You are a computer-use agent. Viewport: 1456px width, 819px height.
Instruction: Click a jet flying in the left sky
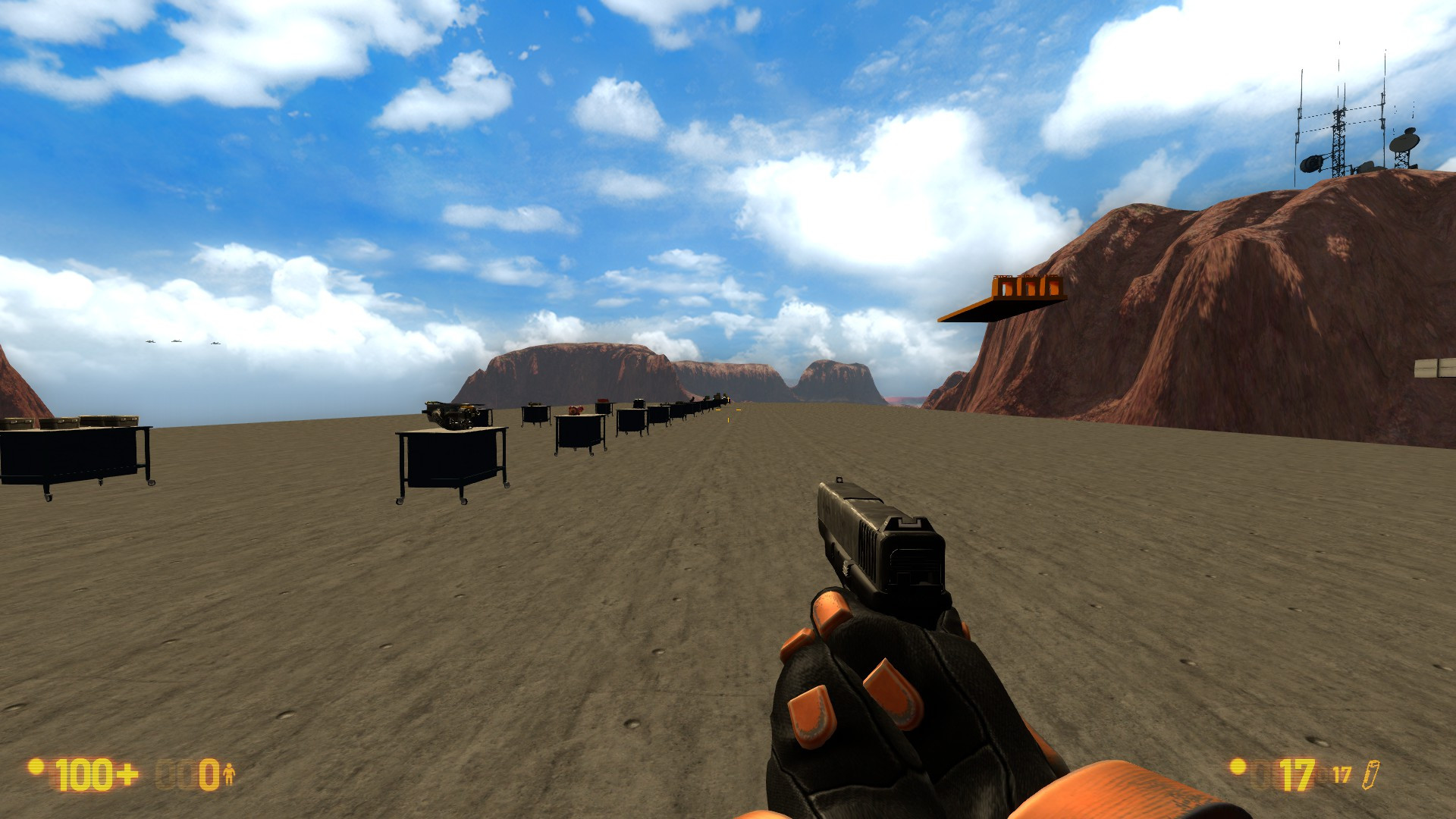tap(149, 343)
